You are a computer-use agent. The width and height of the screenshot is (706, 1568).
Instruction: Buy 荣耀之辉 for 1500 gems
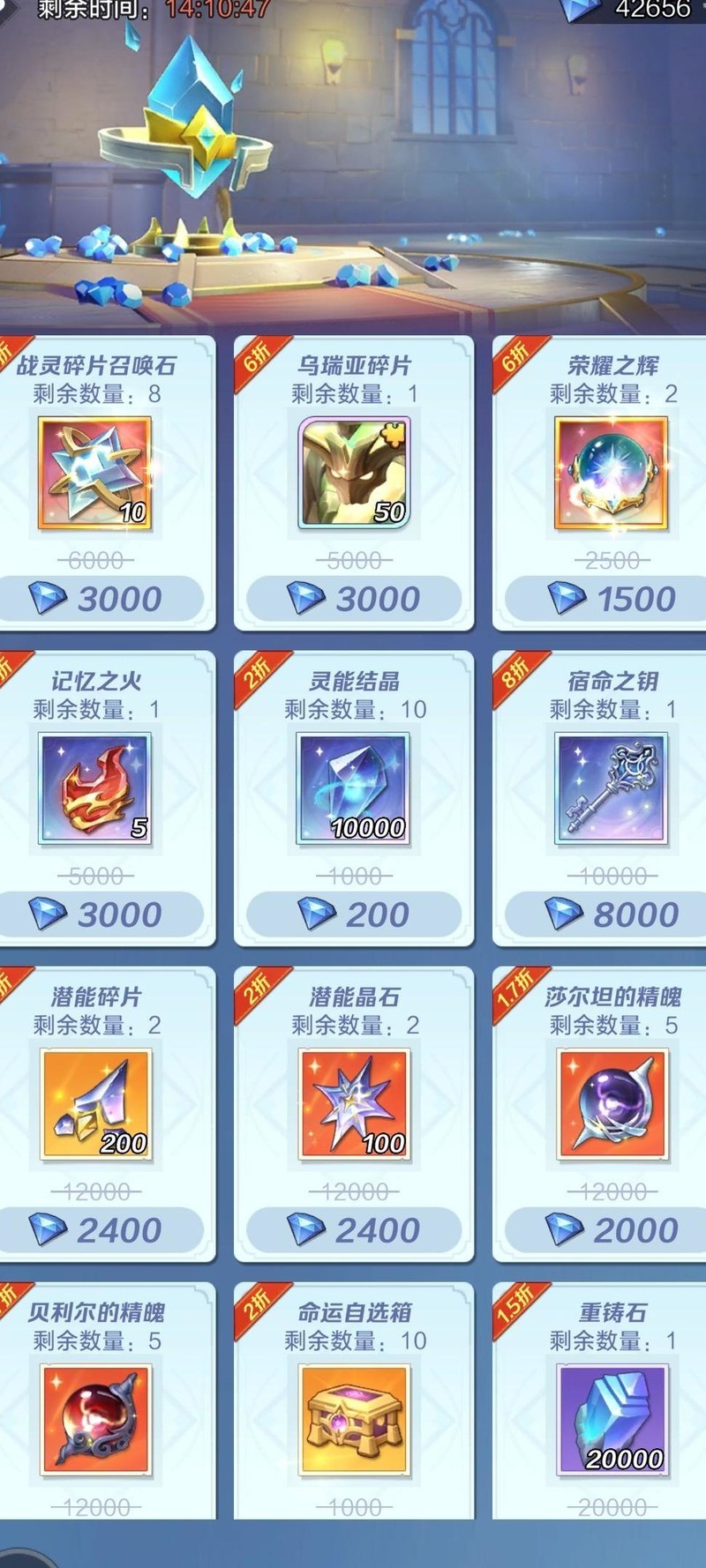click(612, 599)
